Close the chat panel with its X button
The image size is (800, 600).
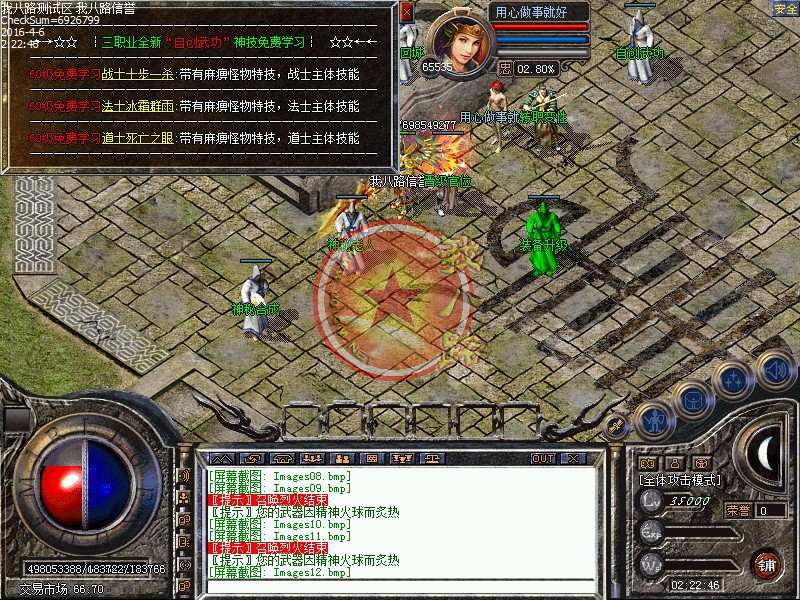coord(572,458)
